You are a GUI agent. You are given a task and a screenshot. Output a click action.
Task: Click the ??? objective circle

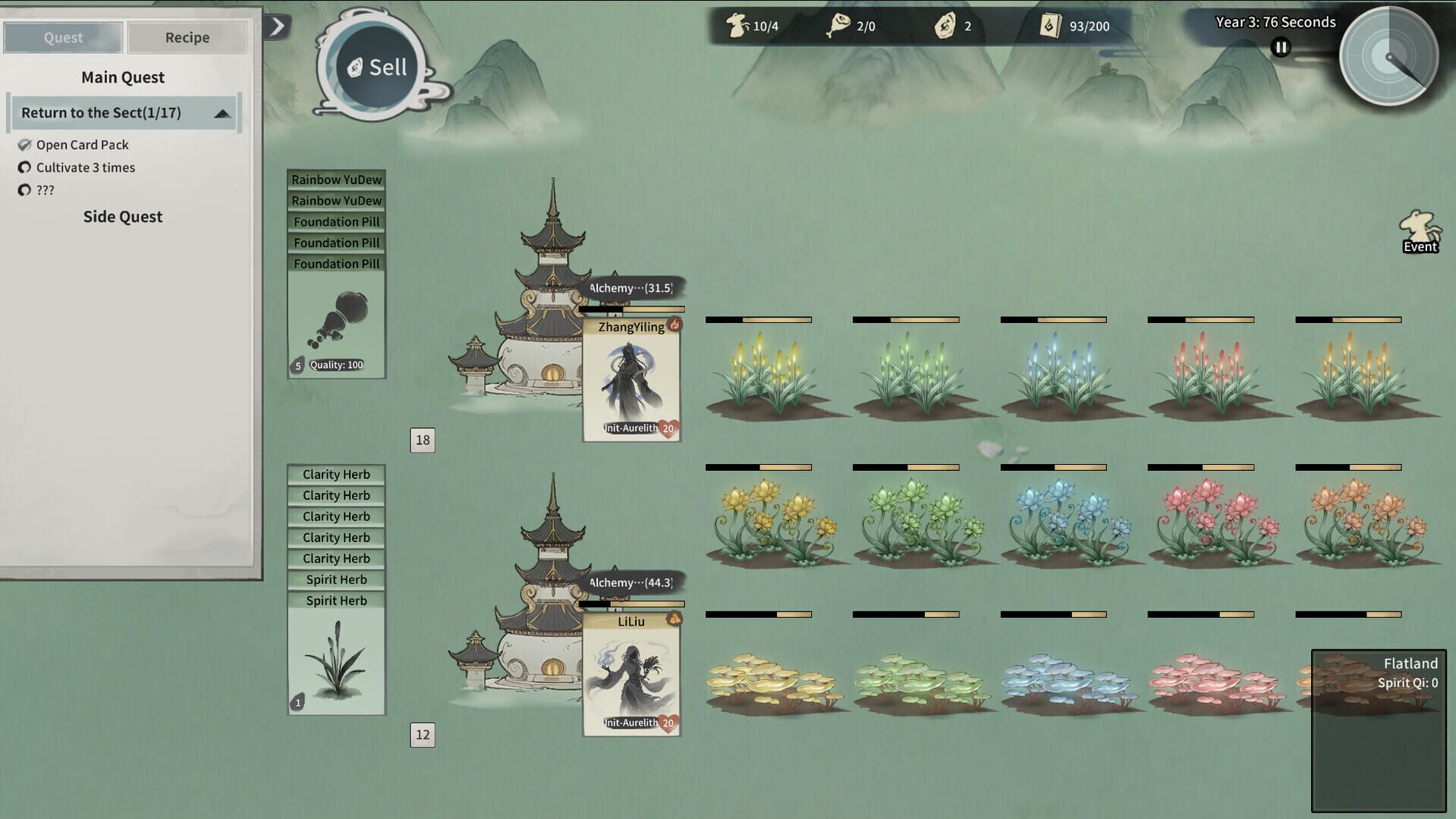pos(25,190)
